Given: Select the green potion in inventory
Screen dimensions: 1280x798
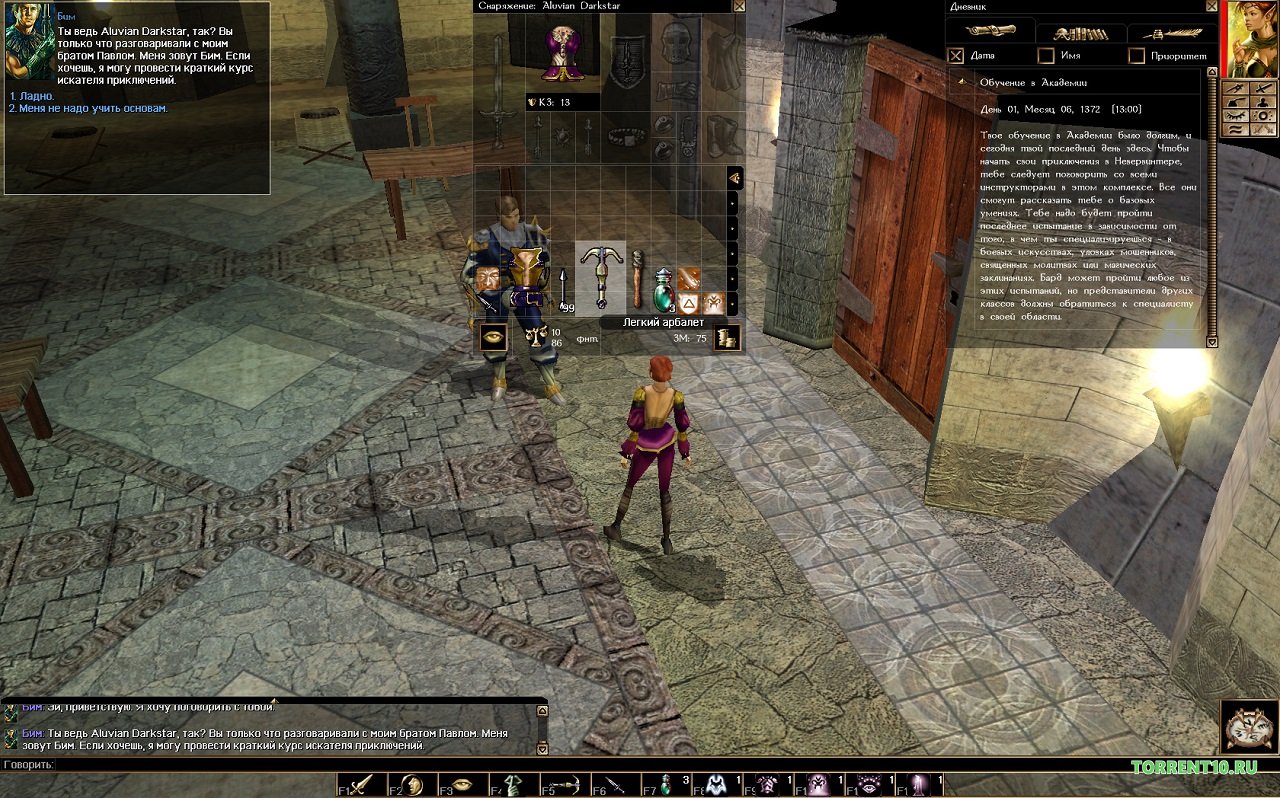Looking at the screenshot, I should 663,292.
